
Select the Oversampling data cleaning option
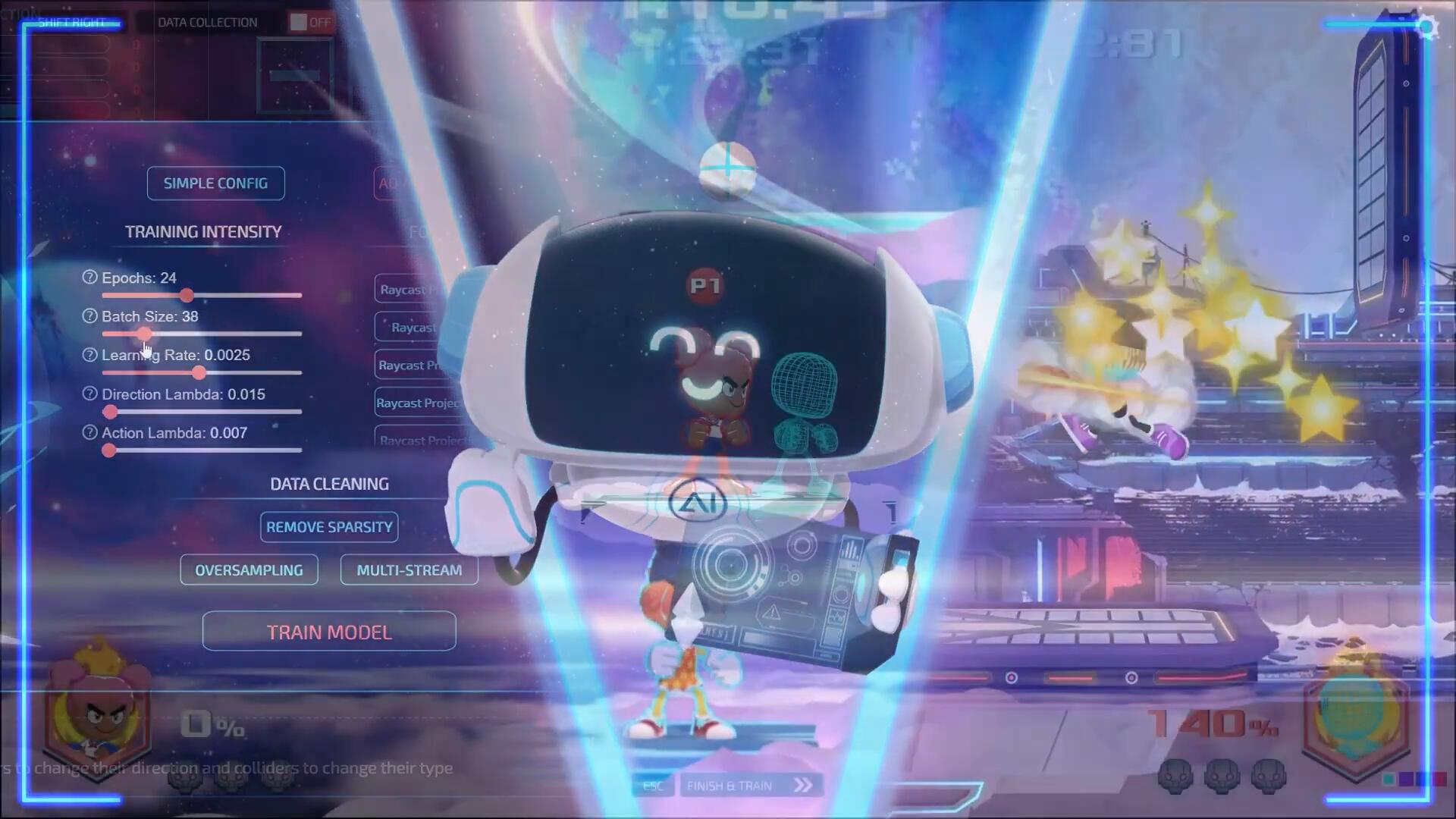[249, 570]
